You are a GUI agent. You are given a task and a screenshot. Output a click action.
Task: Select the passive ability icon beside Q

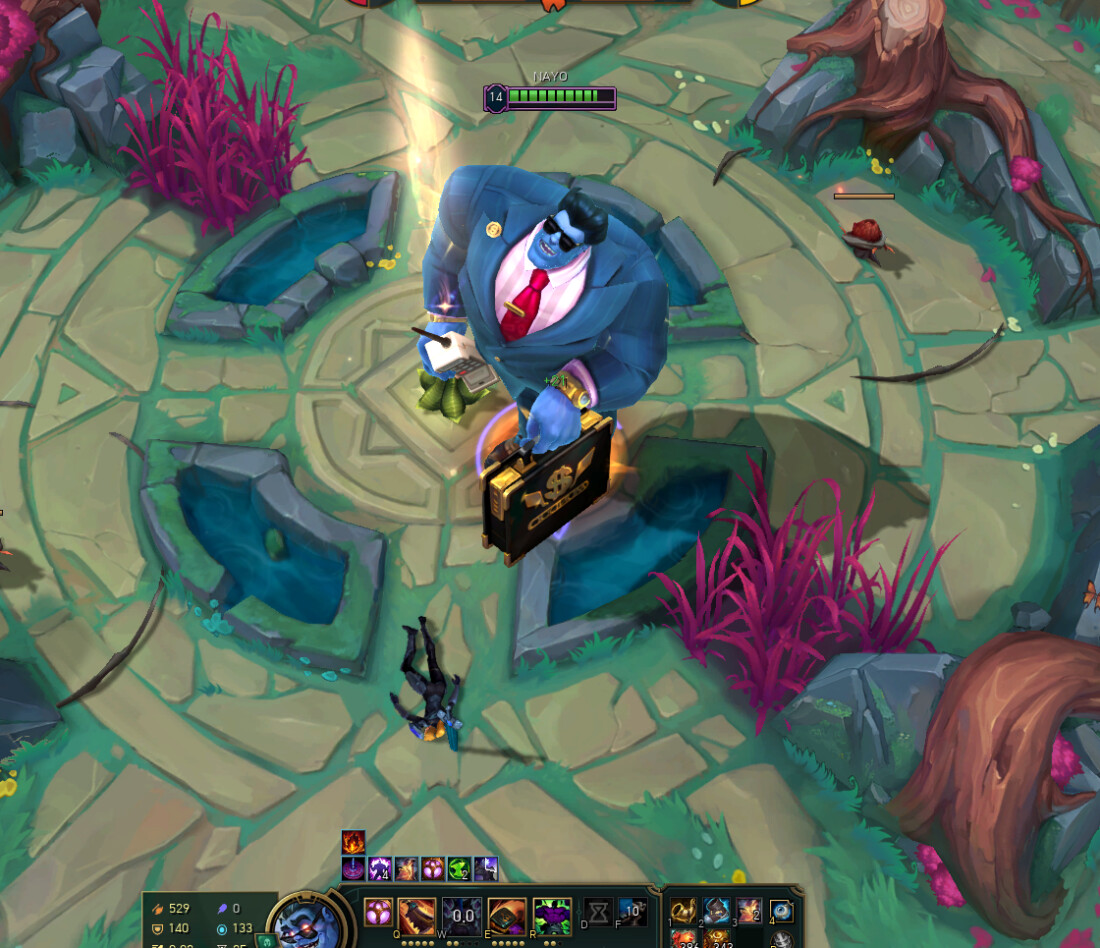(378, 912)
